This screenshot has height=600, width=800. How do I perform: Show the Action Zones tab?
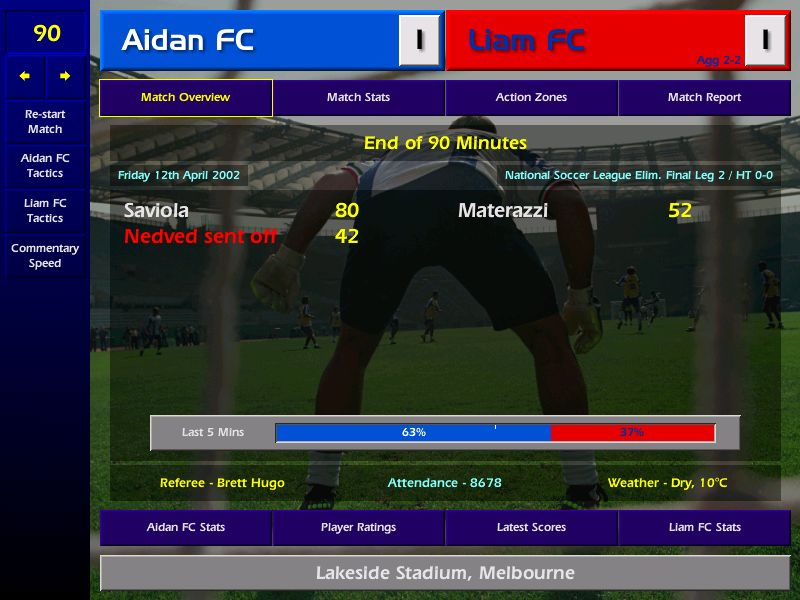point(531,98)
